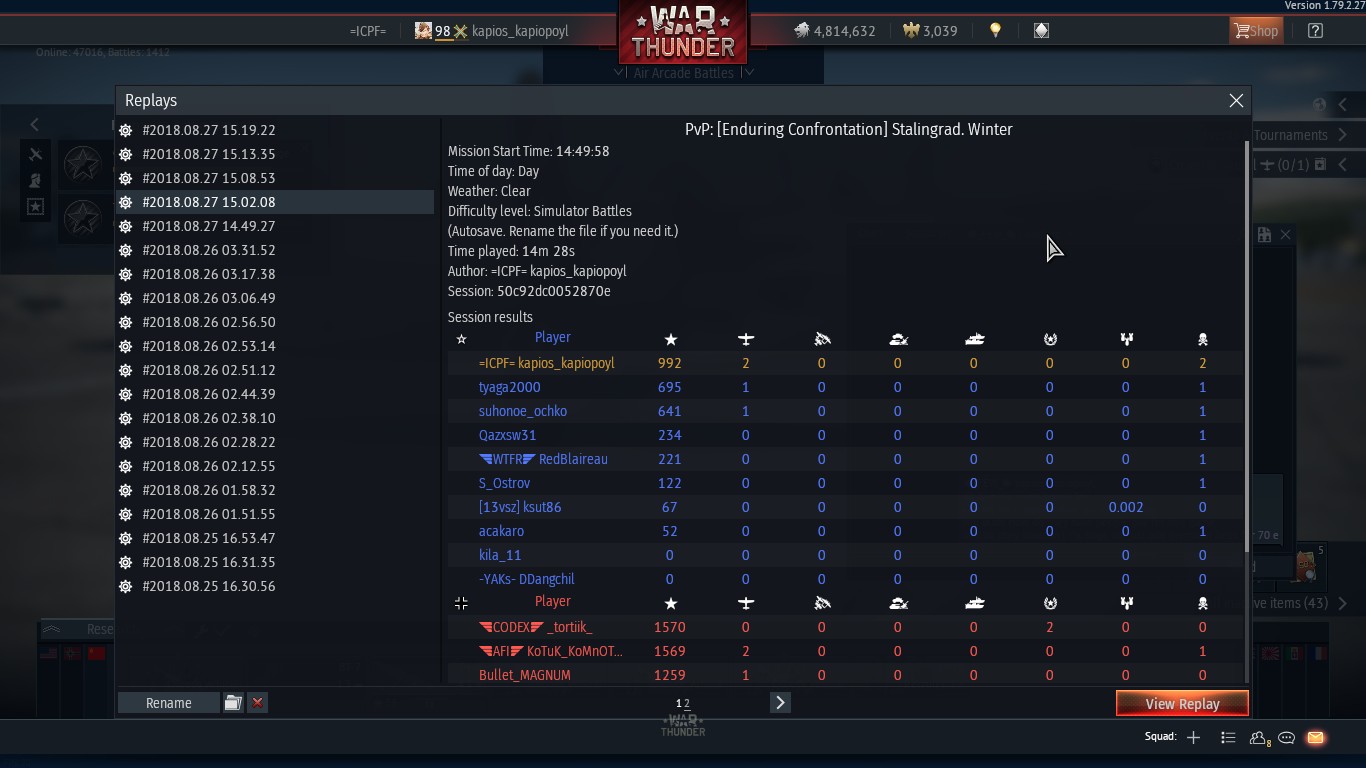The height and width of the screenshot is (768, 1366).
Task: Add a squad member with plus icon
Action: [1193, 738]
